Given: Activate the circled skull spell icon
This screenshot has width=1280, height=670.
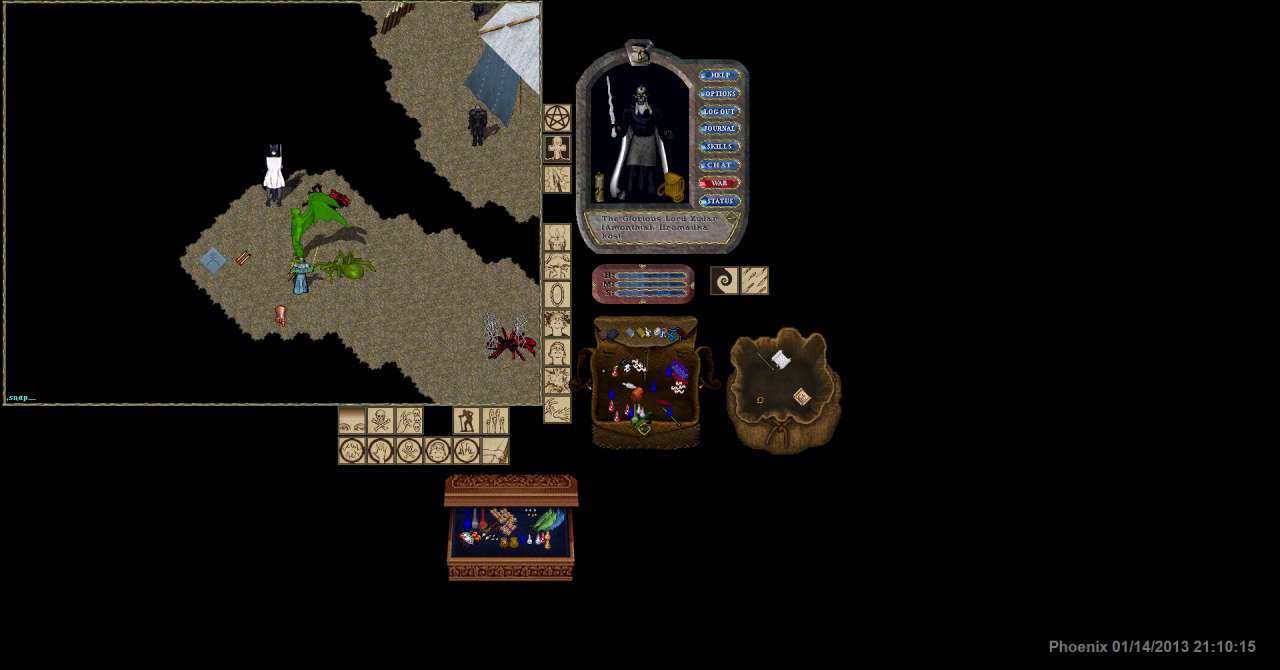Looking at the screenshot, I should pos(409,451).
